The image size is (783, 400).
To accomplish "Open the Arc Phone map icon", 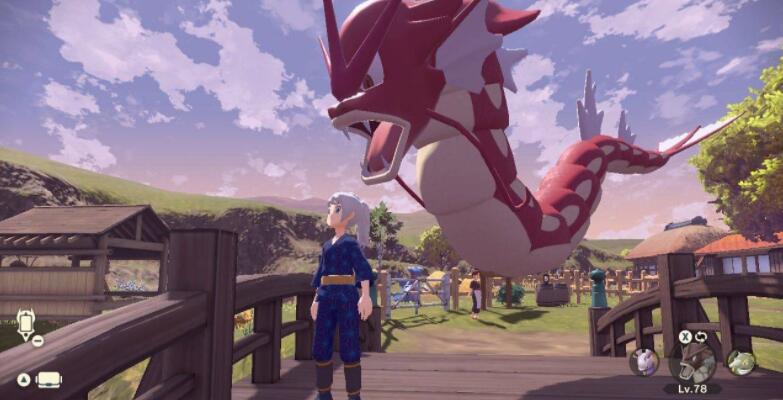I will pyautogui.click(x=25, y=324).
